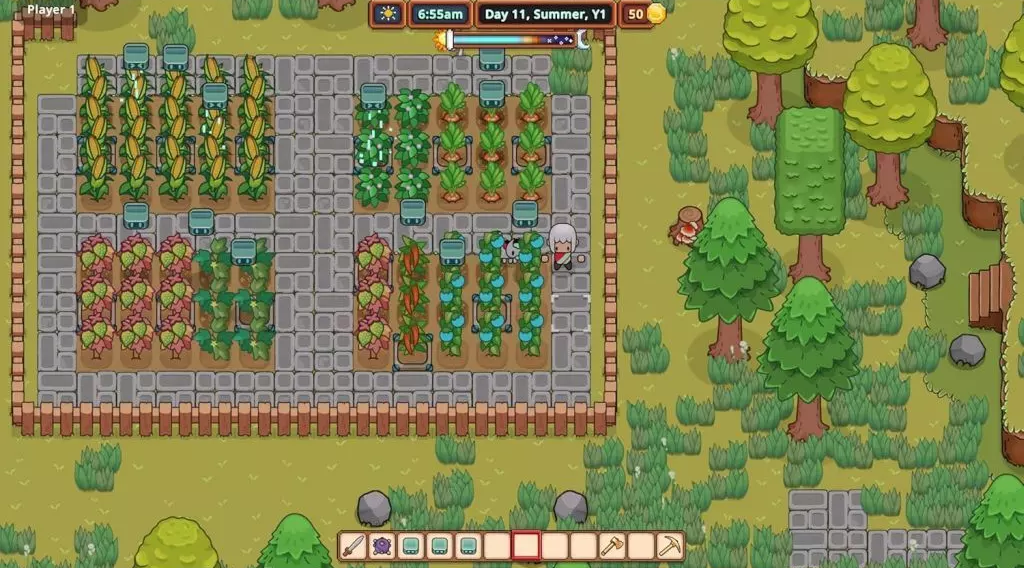Equip the axe from the hotbar

(612, 546)
